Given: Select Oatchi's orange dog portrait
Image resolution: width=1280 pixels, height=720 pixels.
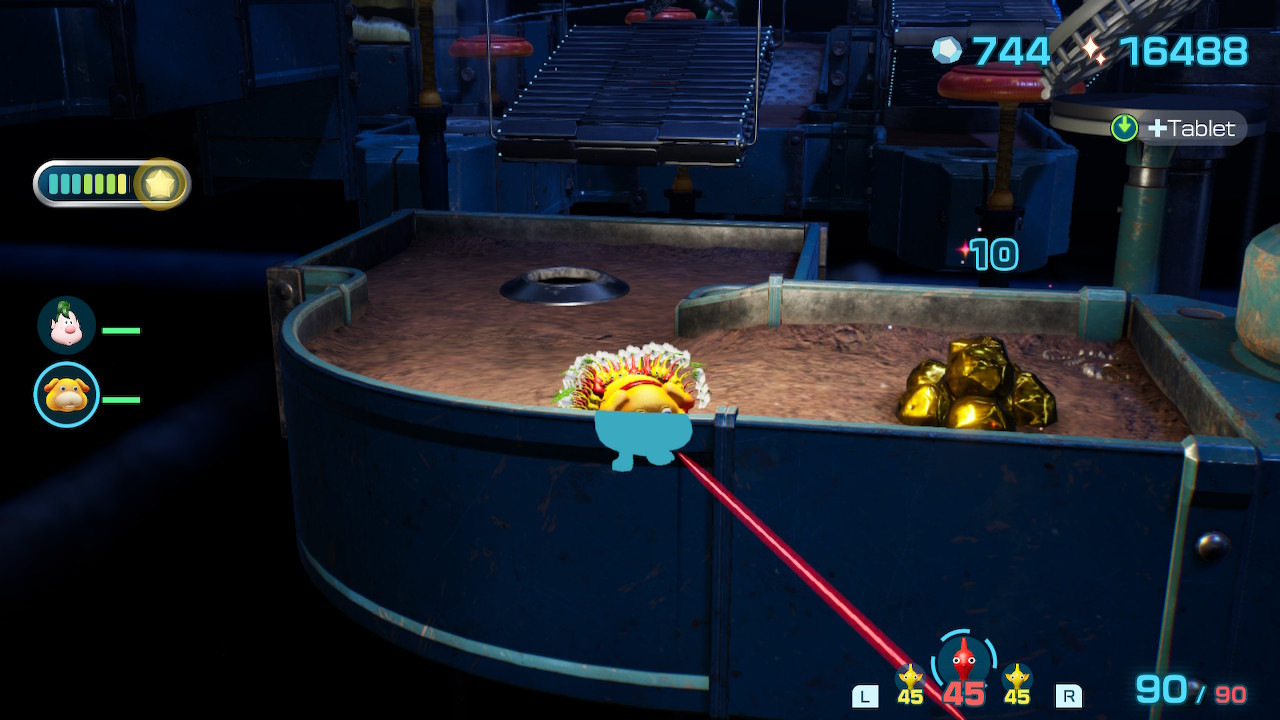Looking at the screenshot, I should point(66,394).
